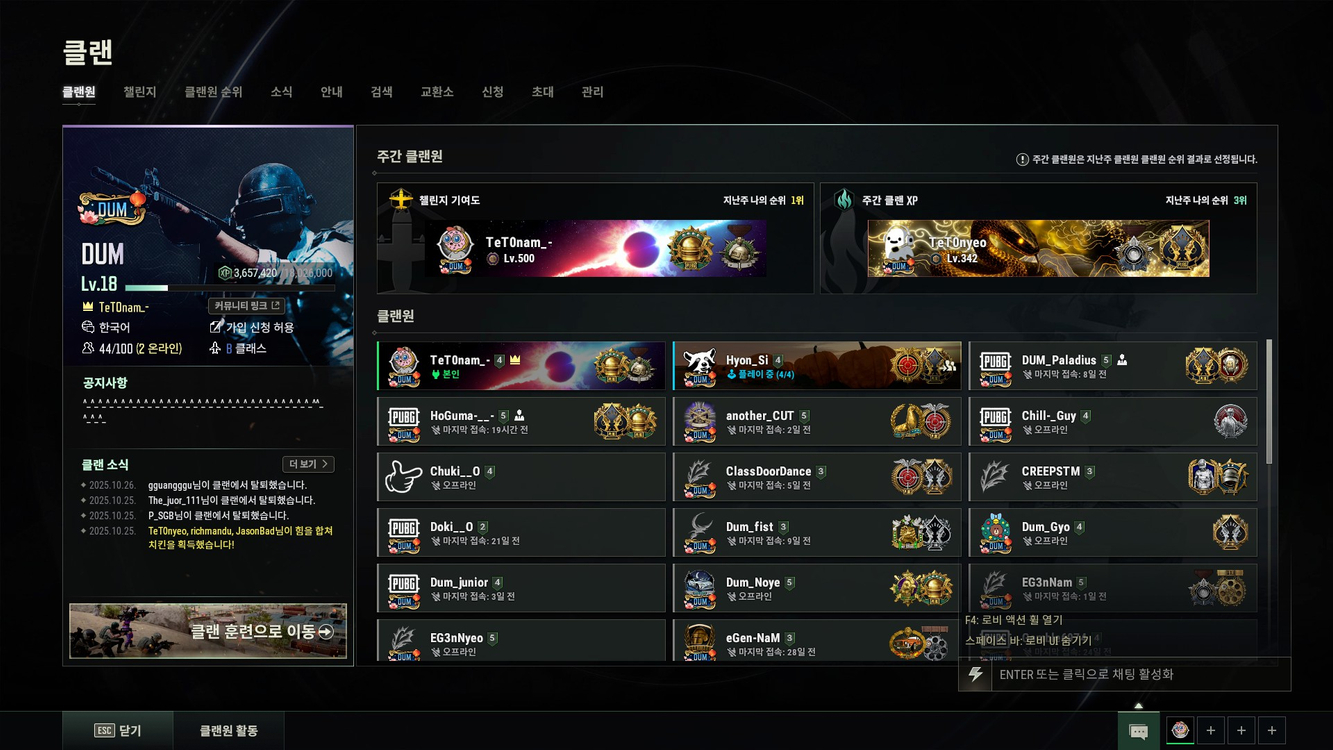Click the 클랜 훈련으로 이동 banner
The height and width of the screenshot is (750, 1333).
[208, 631]
